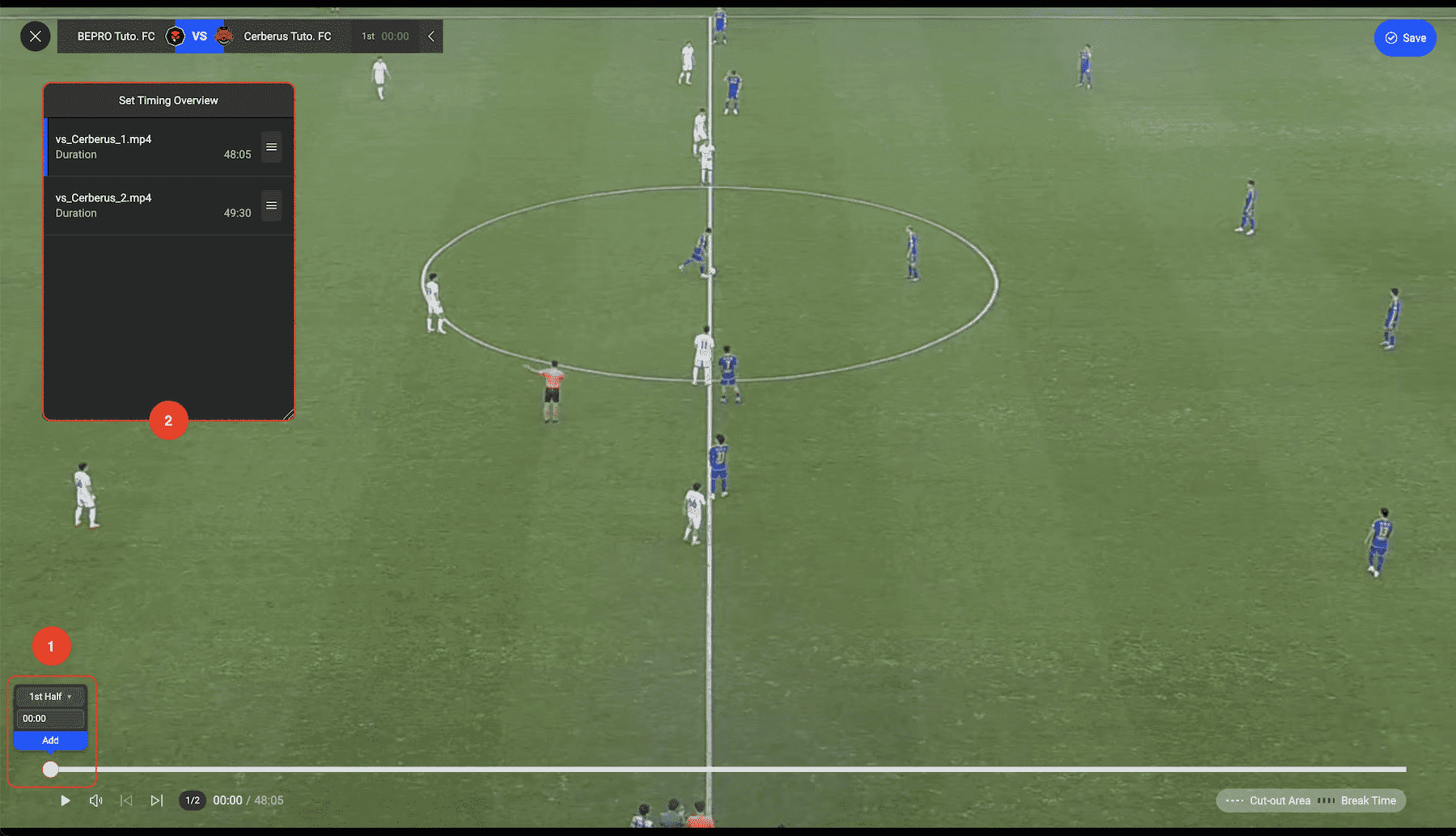
Task: Collapse the match header arrow
Action: tap(431, 36)
